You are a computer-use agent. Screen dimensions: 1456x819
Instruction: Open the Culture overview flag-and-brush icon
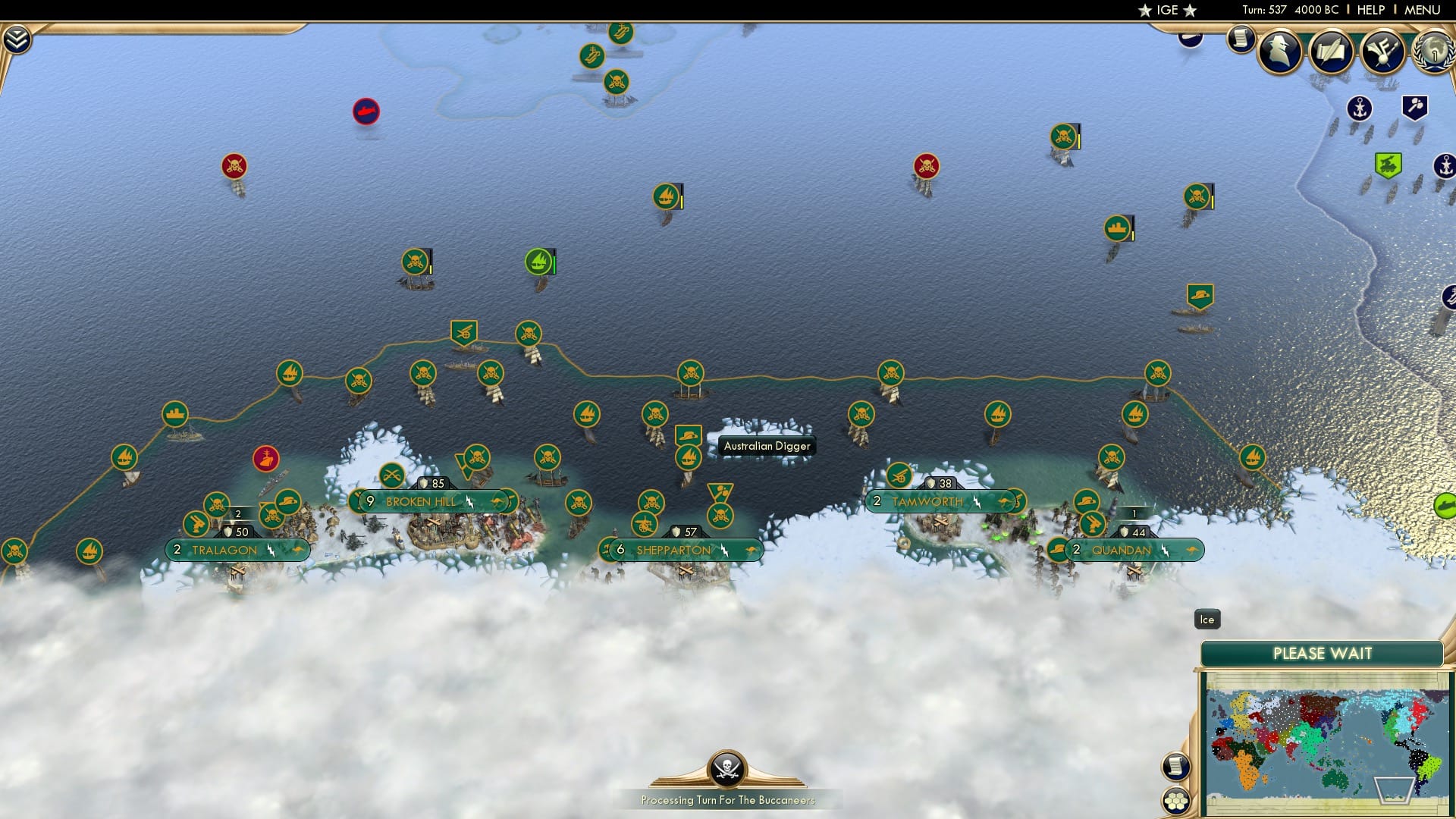(1382, 52)
